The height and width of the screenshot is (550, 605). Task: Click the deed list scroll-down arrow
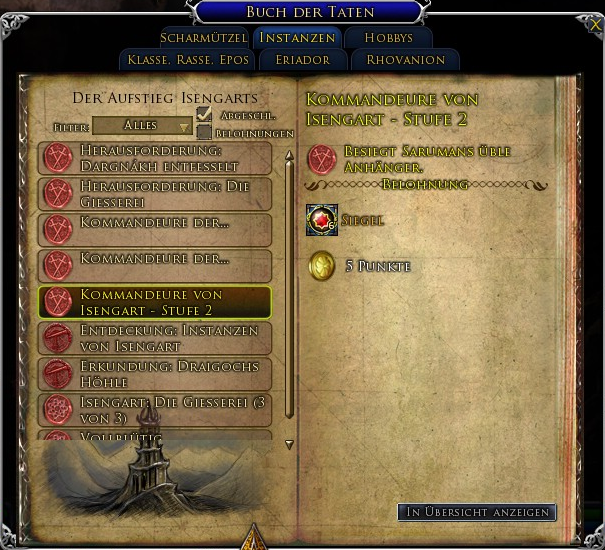[289, 444]
